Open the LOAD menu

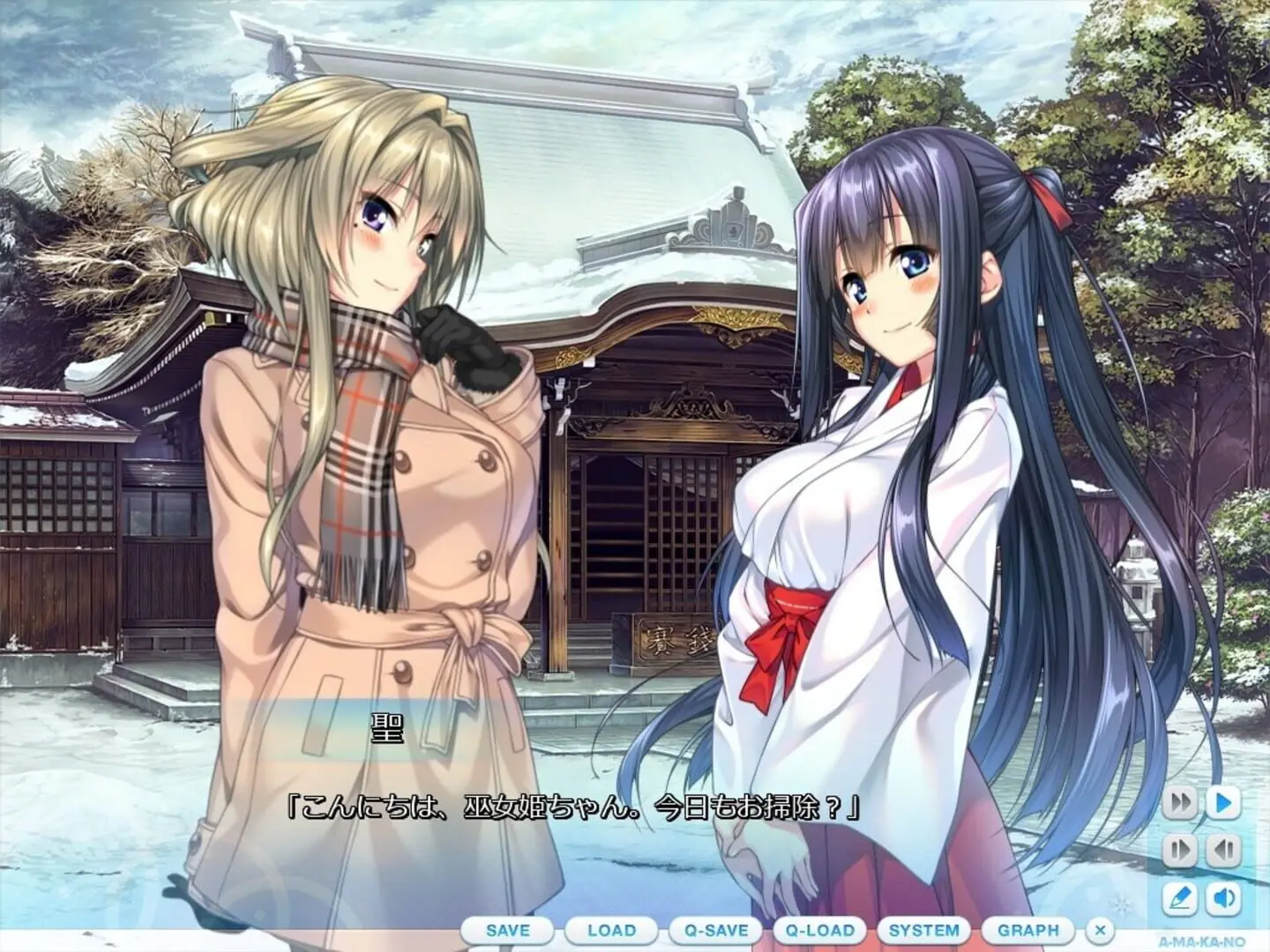pos(611,930)
